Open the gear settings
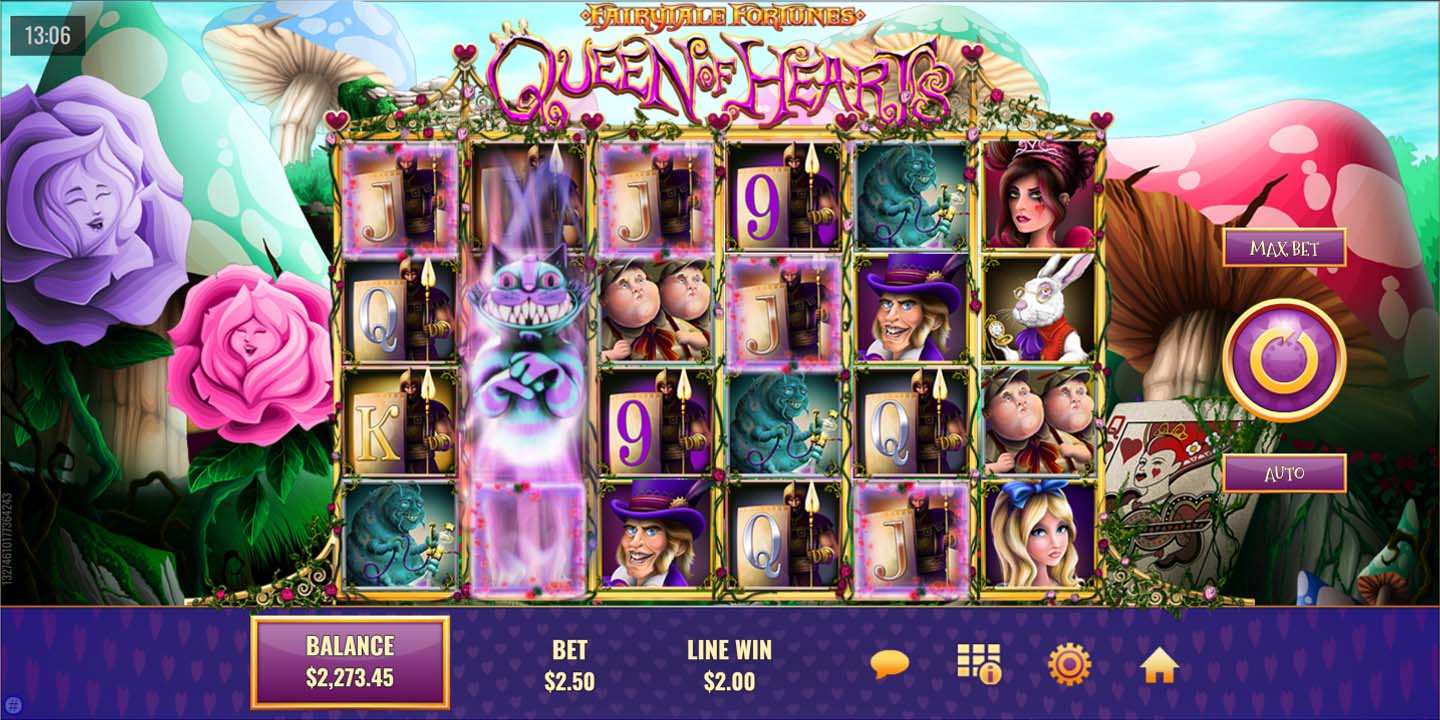This screenshot has width=1440, height=720. (1069, 664)
